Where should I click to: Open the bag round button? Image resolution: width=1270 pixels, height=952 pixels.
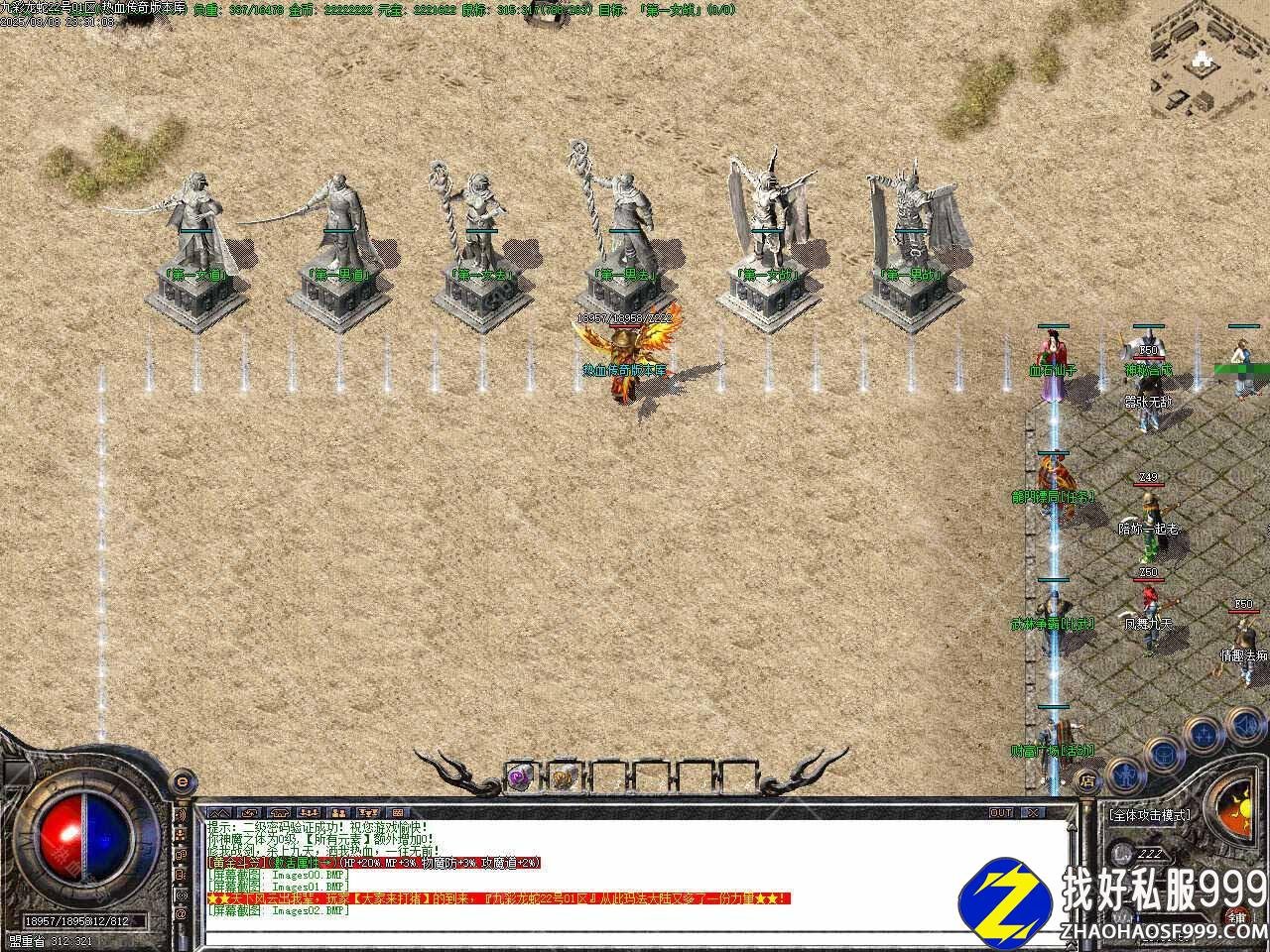1162,753
